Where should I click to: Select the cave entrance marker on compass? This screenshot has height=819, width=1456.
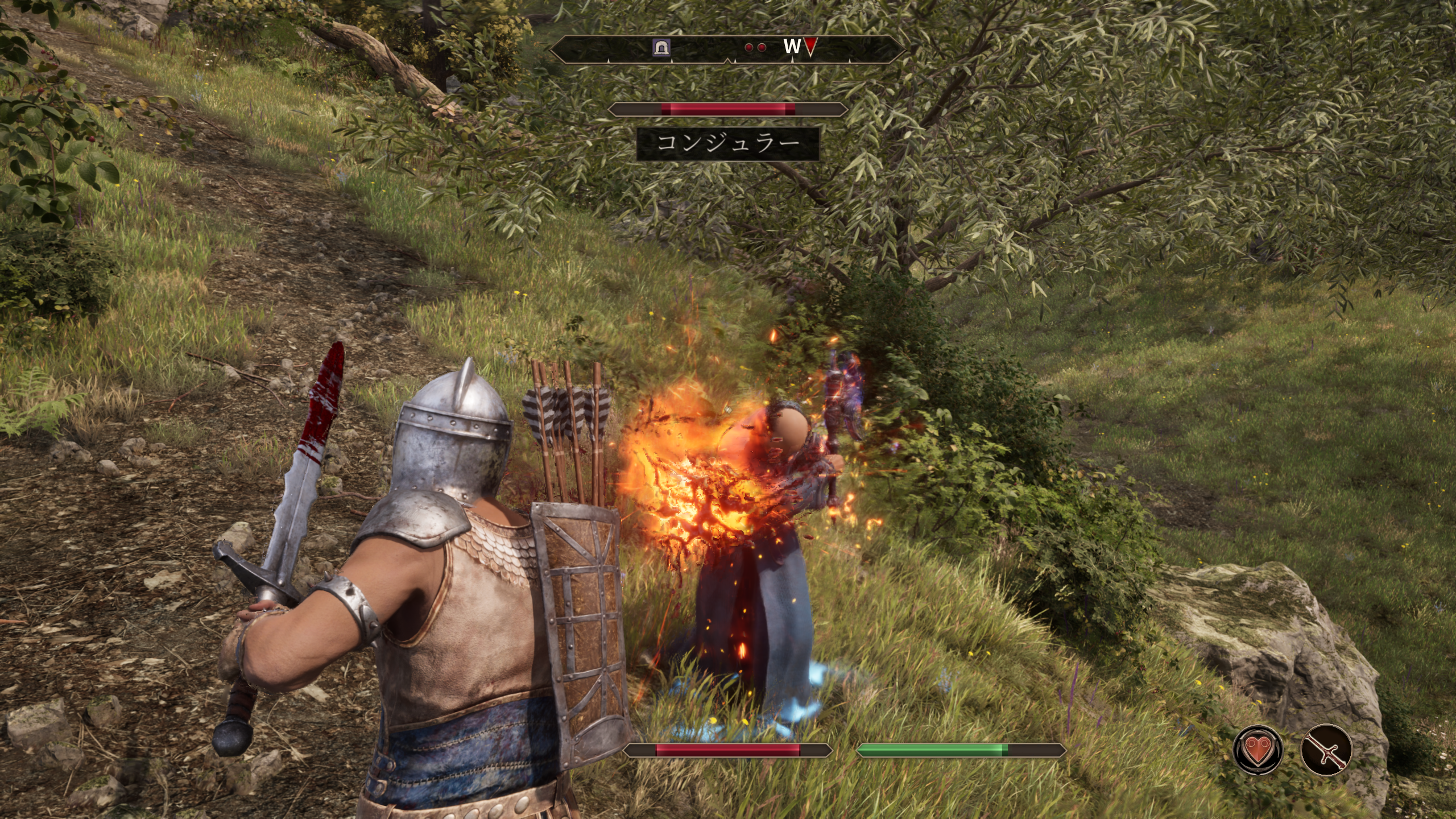click(x=661, y=47)
